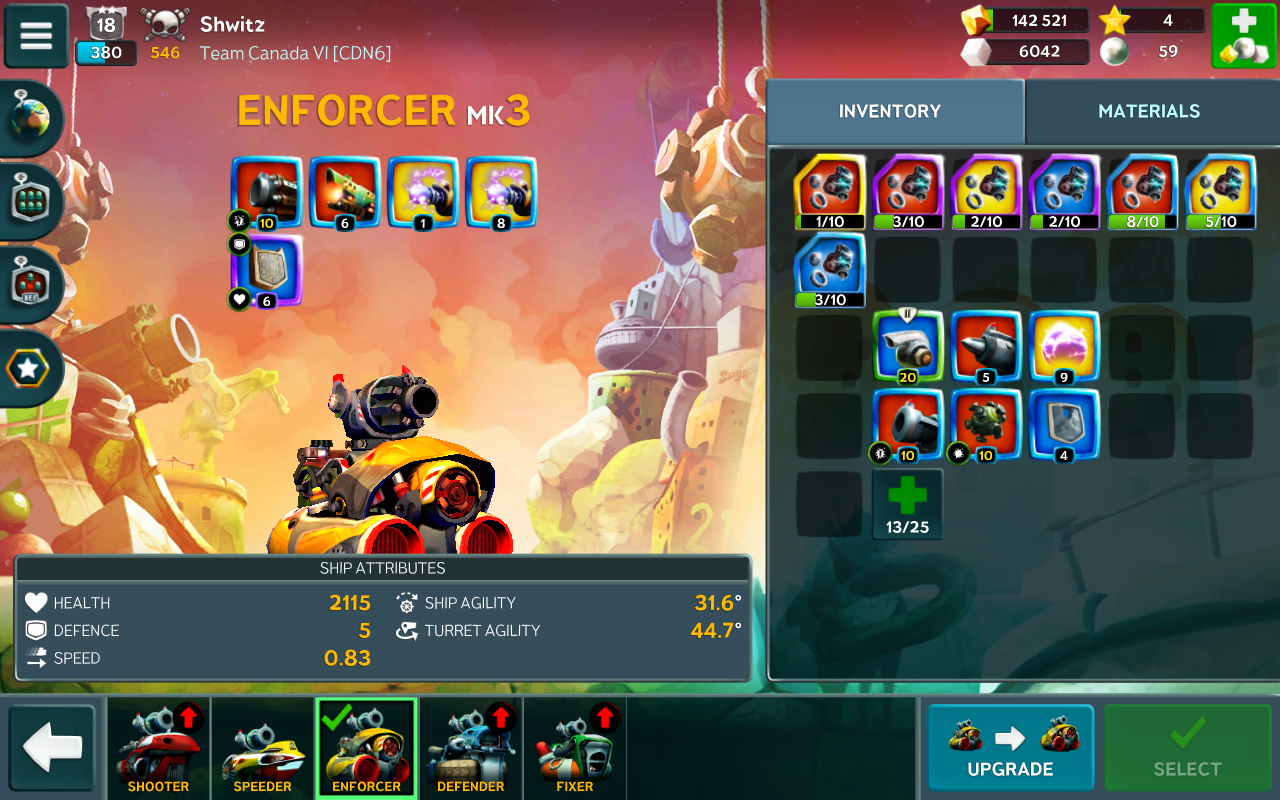Select the inventory shield item level 4
Screen dimensions: 1280x800
(x=1064, y=424)
